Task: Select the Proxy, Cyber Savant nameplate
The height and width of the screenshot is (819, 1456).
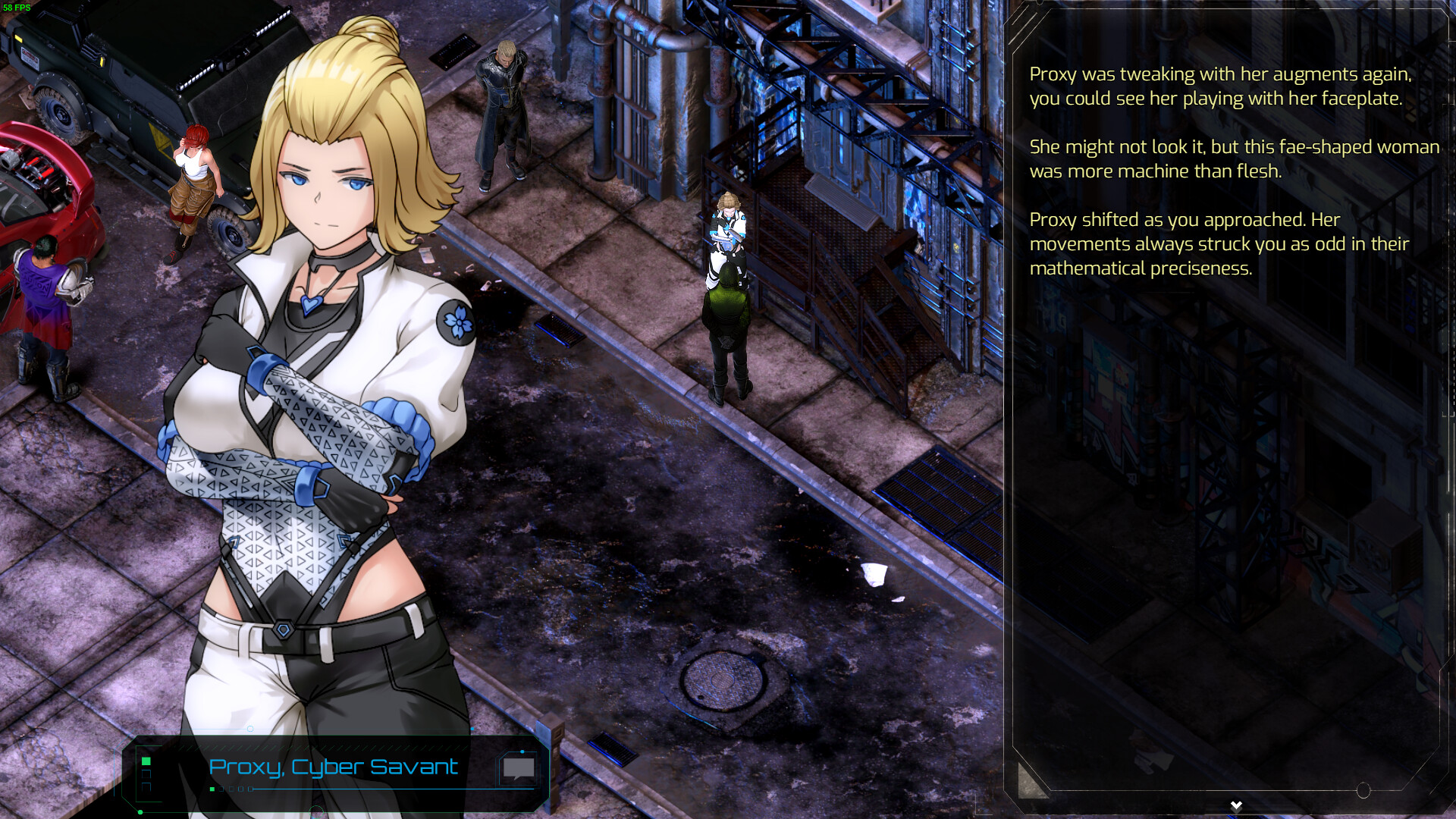Action: [334, 767]
